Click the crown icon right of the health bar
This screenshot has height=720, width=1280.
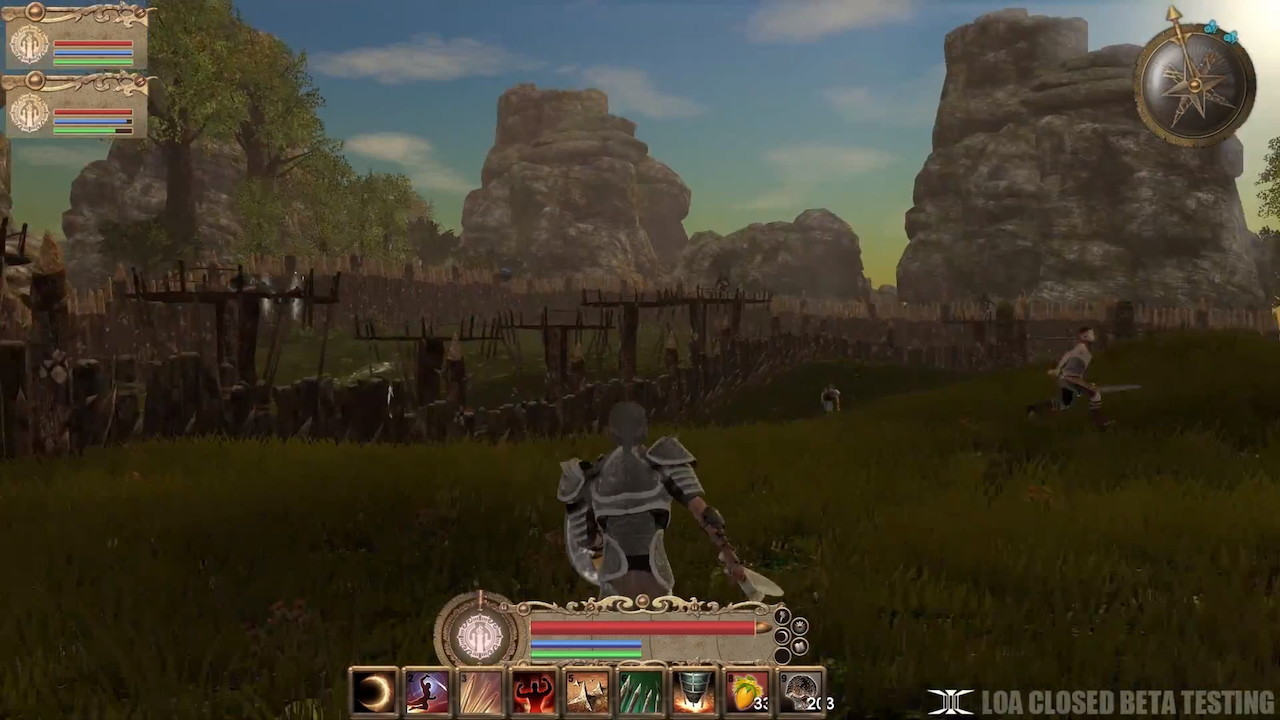pos(799,625)
